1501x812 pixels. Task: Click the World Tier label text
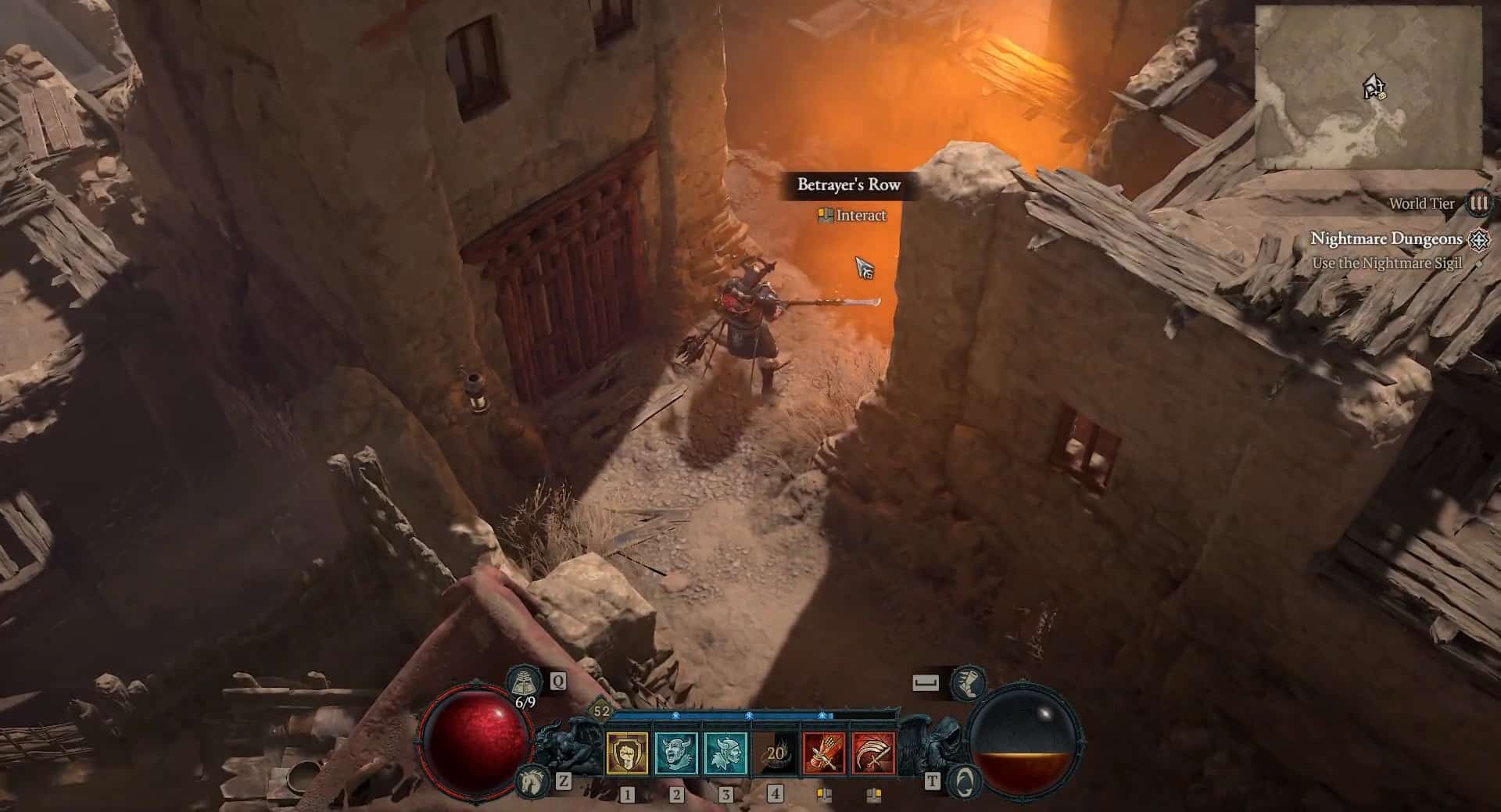pos(1421,205)
